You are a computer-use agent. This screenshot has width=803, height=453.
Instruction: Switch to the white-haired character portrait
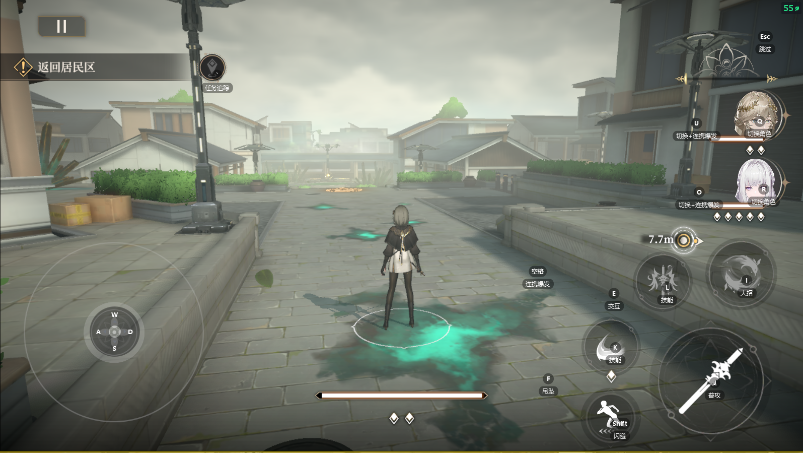(753, 180)
